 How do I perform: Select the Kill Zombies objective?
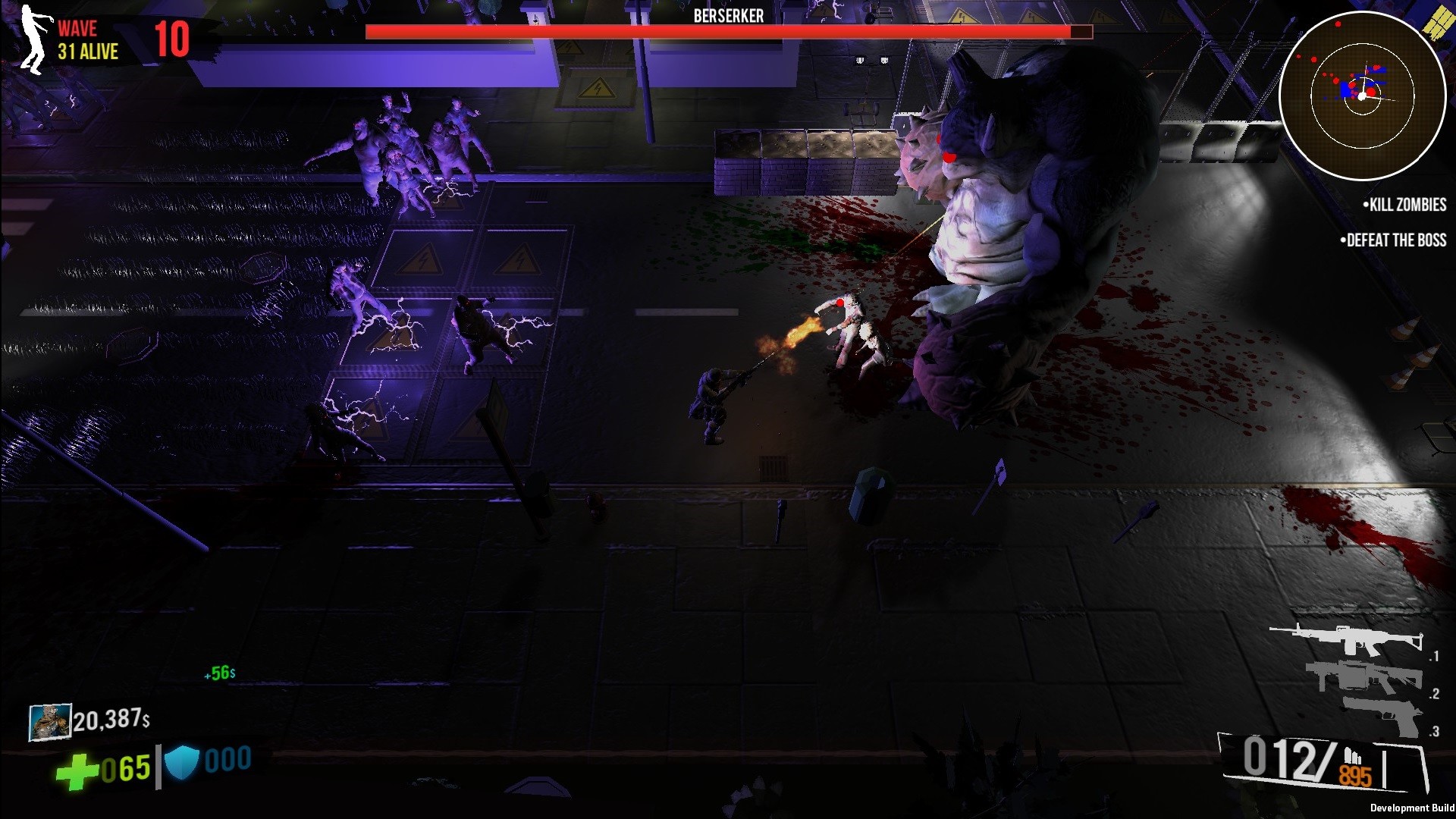(1404, 205)
